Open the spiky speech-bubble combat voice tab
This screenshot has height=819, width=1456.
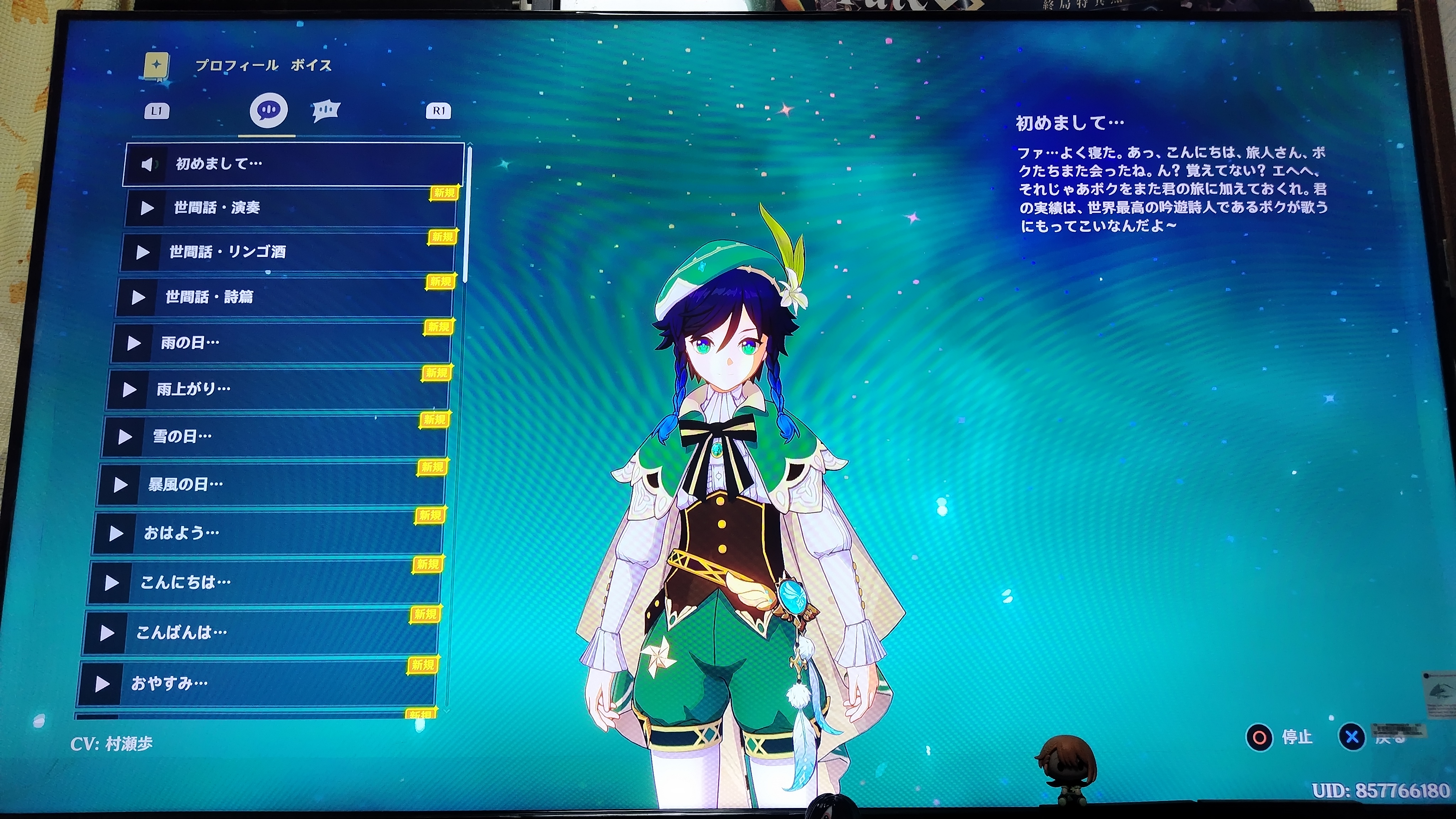tap(326, 110)
